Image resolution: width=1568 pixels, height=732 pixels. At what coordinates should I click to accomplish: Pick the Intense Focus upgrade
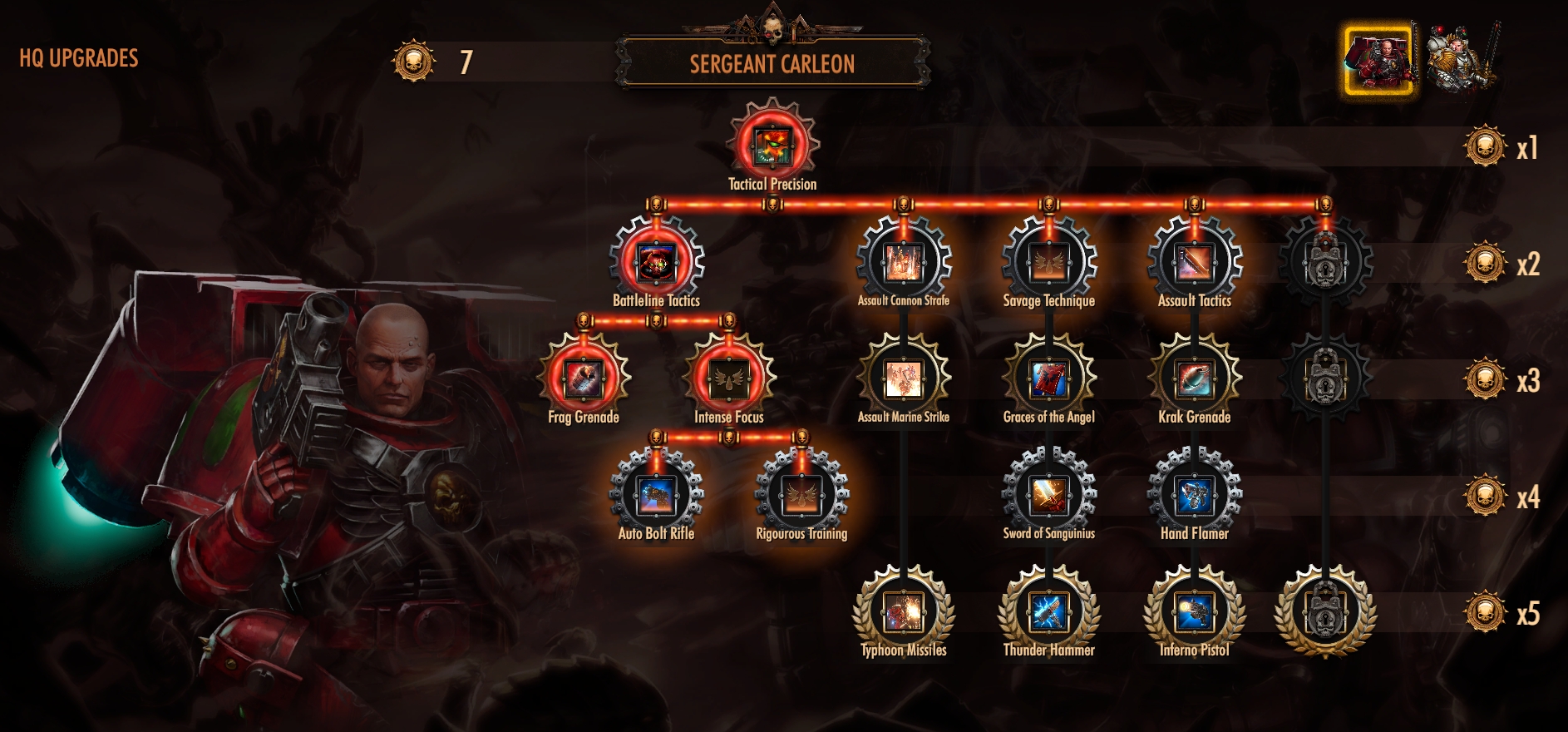tap(729, 379)
